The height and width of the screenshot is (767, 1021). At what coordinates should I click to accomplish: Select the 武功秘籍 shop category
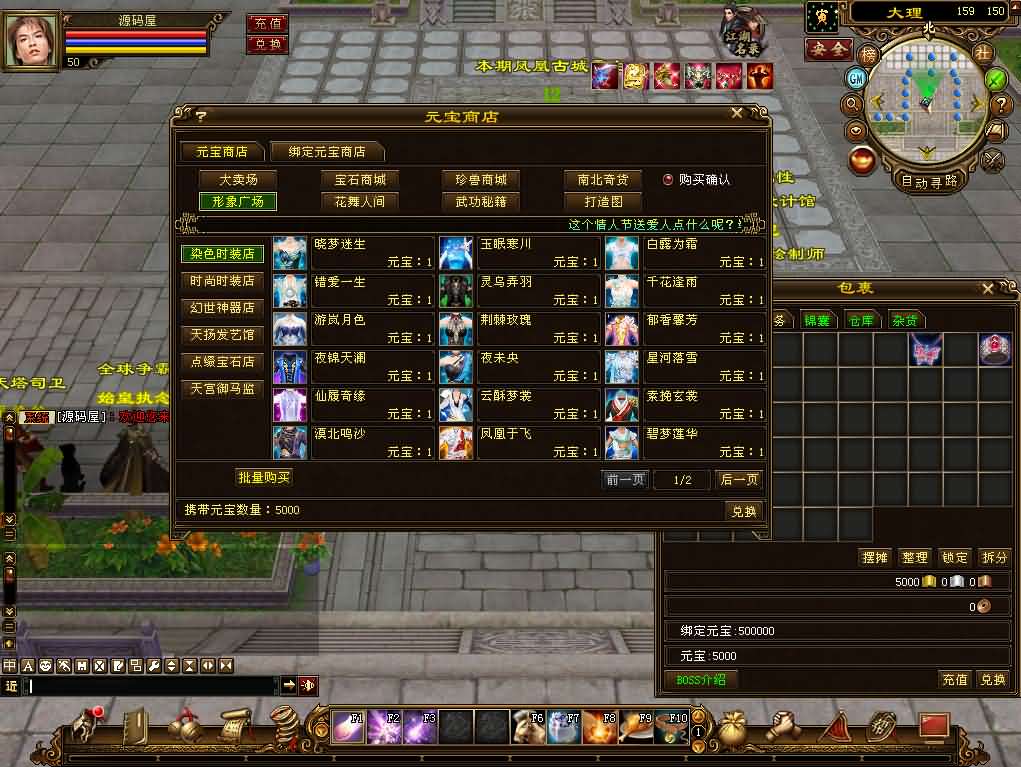point(481,201)
